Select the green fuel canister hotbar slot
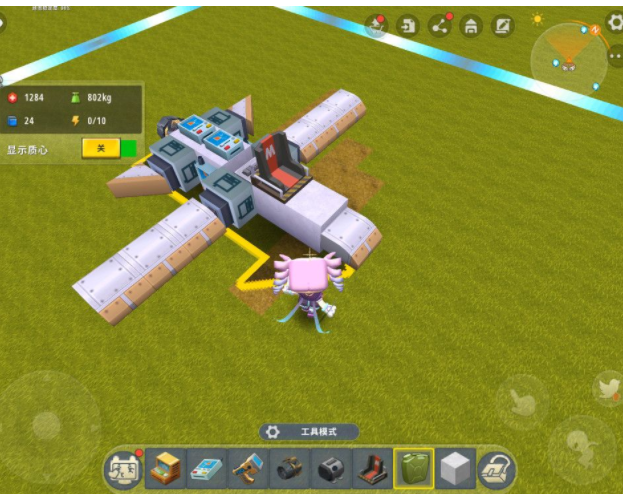 pos(413,468)
